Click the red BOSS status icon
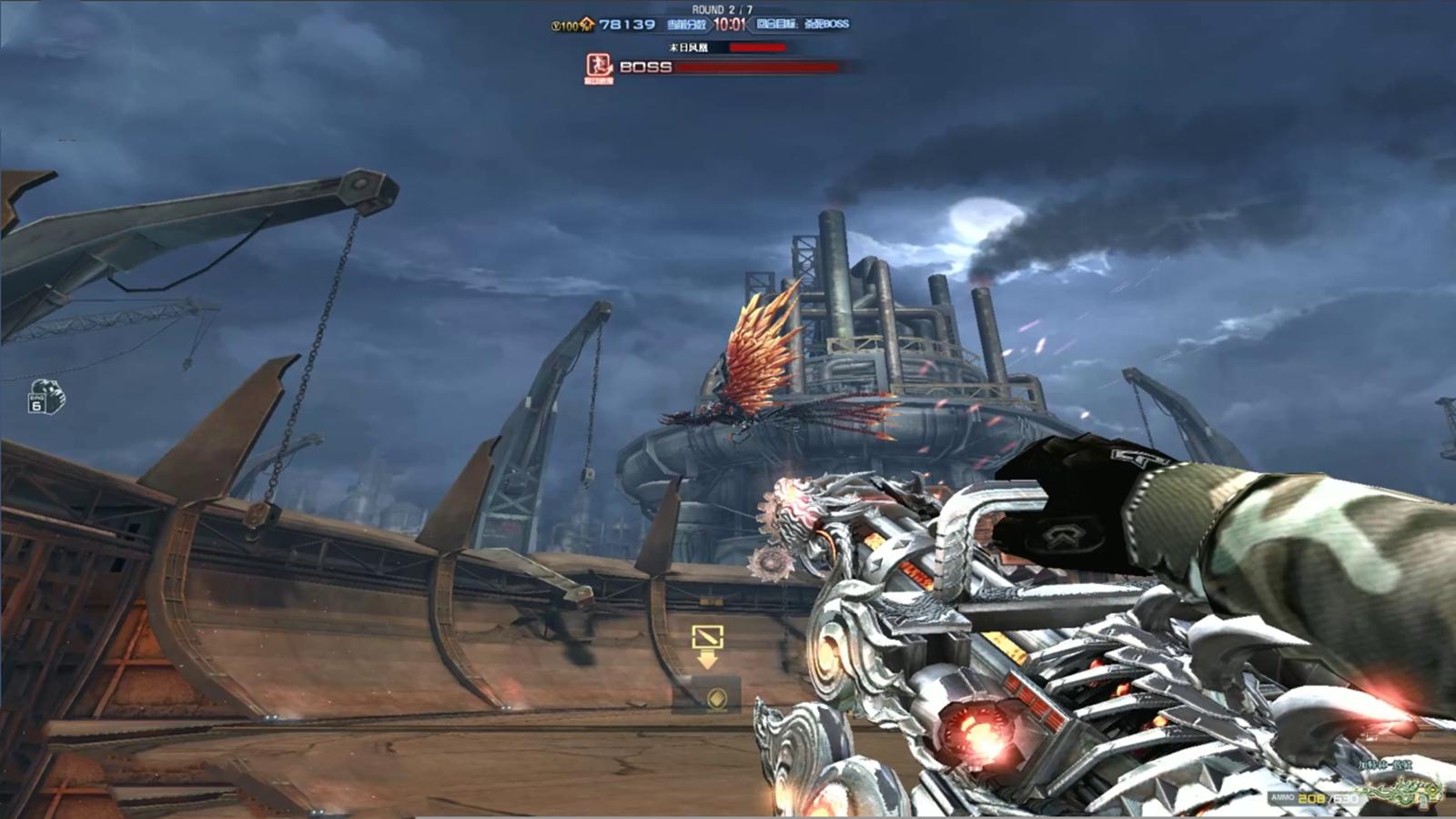 599,66
